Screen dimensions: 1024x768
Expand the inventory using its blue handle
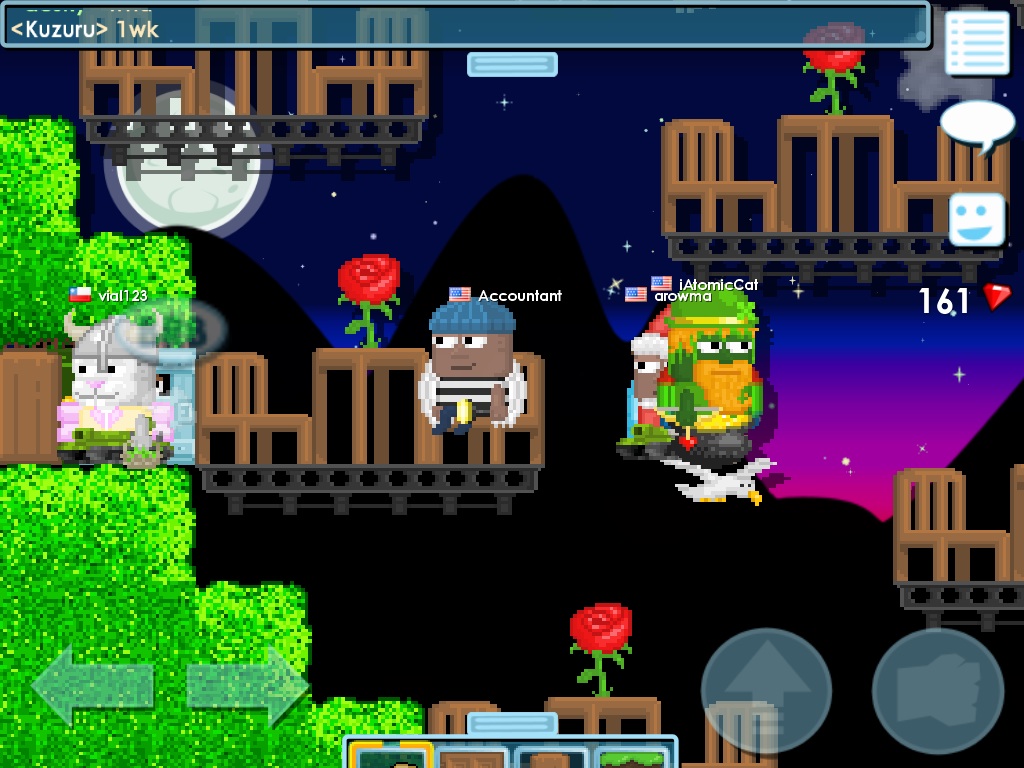(x=512, y=723)
